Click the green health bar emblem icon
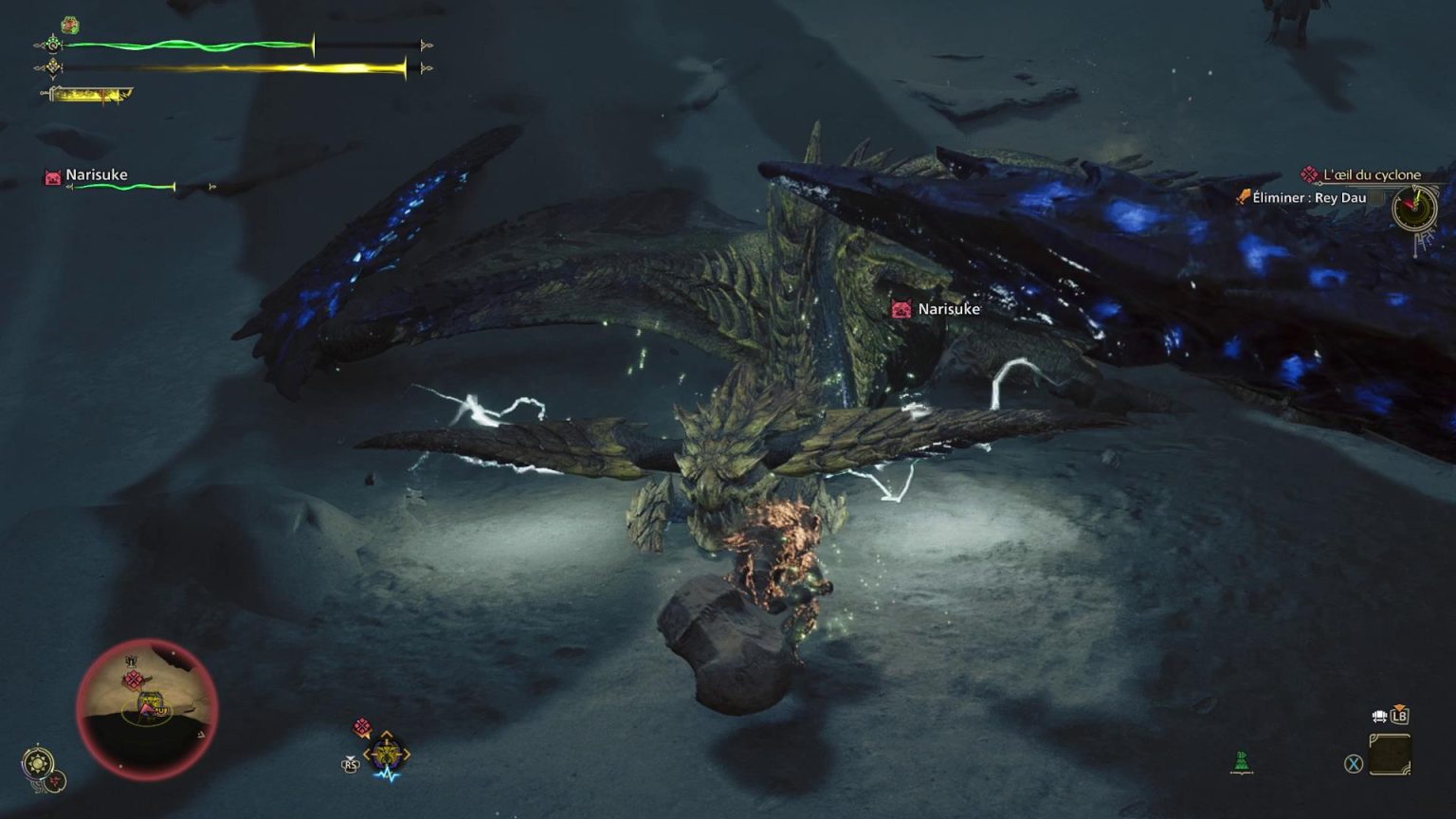Screen dimensions: 1456x819 [x=52, y=45]
